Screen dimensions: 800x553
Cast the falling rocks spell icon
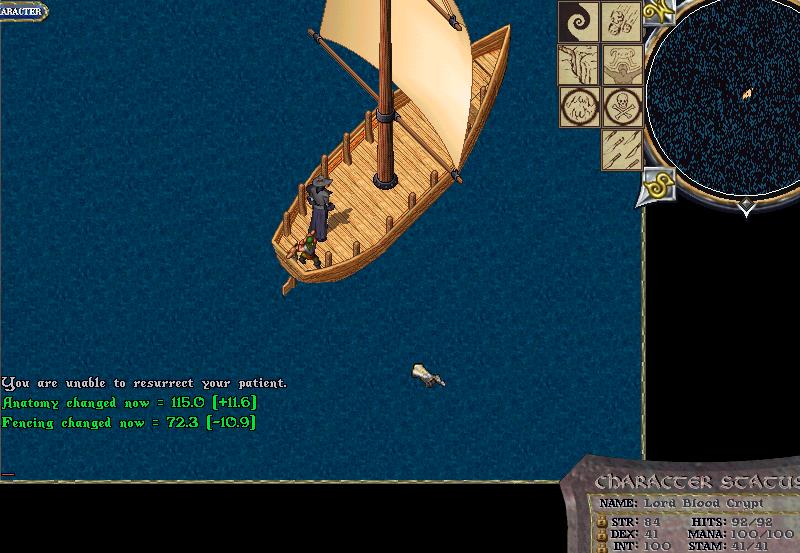[622, 21]
